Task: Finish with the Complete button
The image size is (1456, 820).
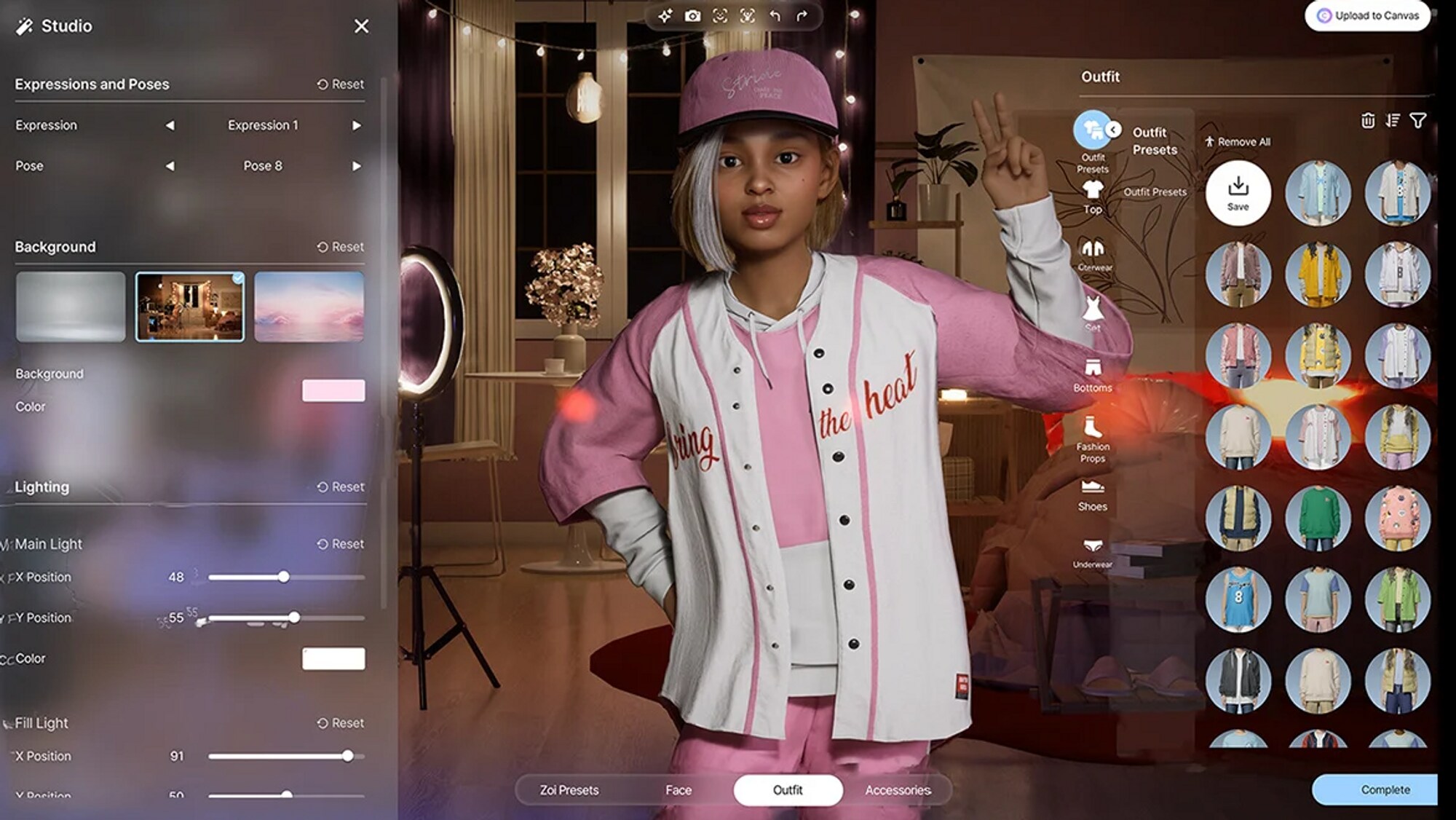Action: pos(1385,790)
